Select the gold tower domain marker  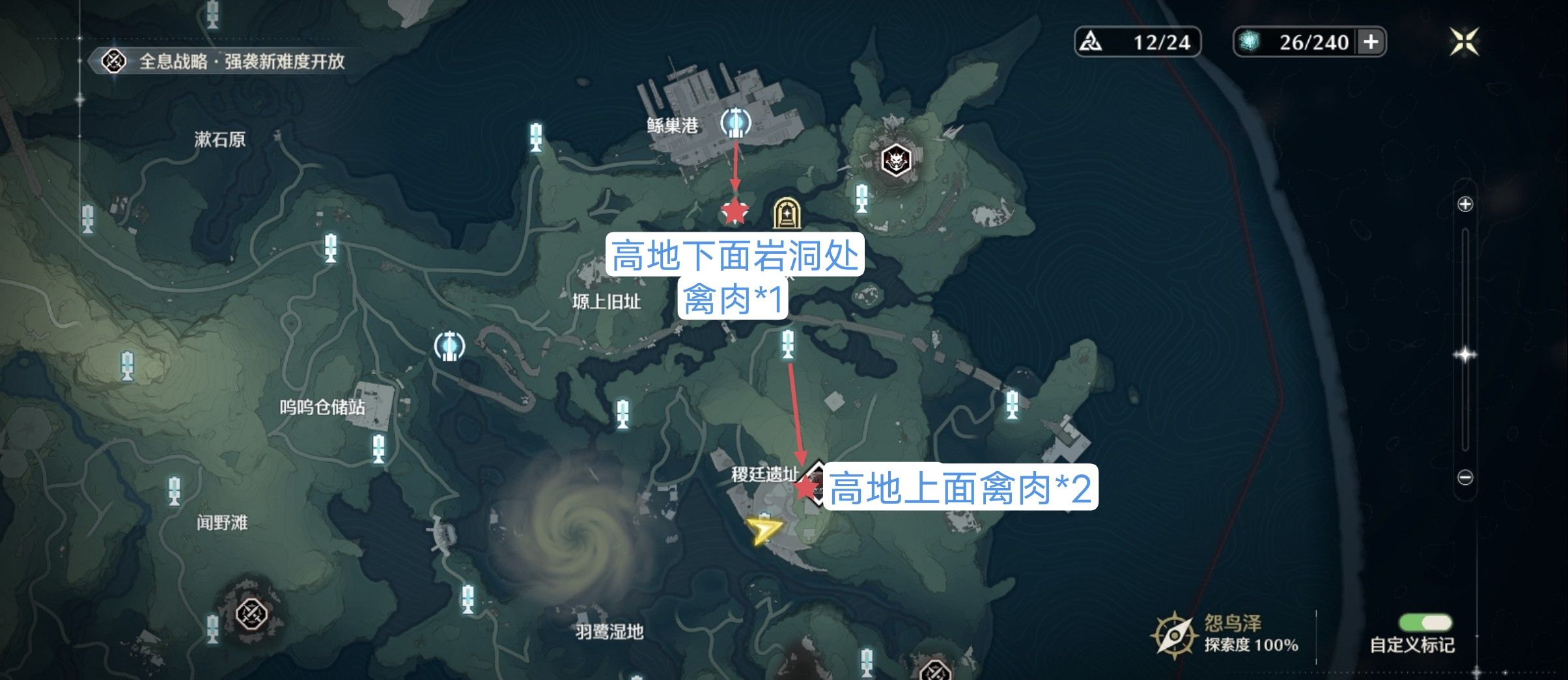tap(786, 213)
